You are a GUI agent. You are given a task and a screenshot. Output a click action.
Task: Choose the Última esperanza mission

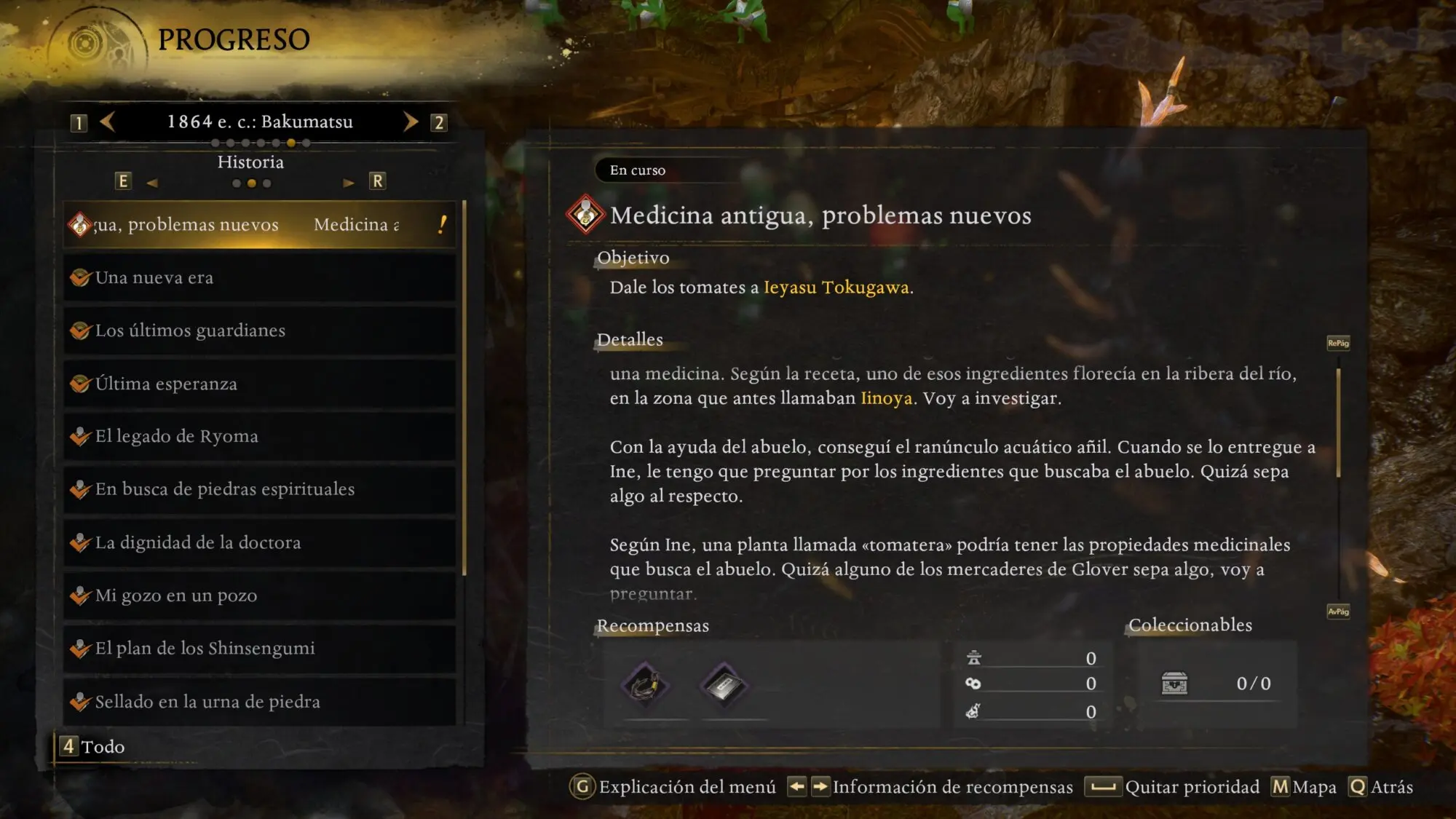(259, 384)
